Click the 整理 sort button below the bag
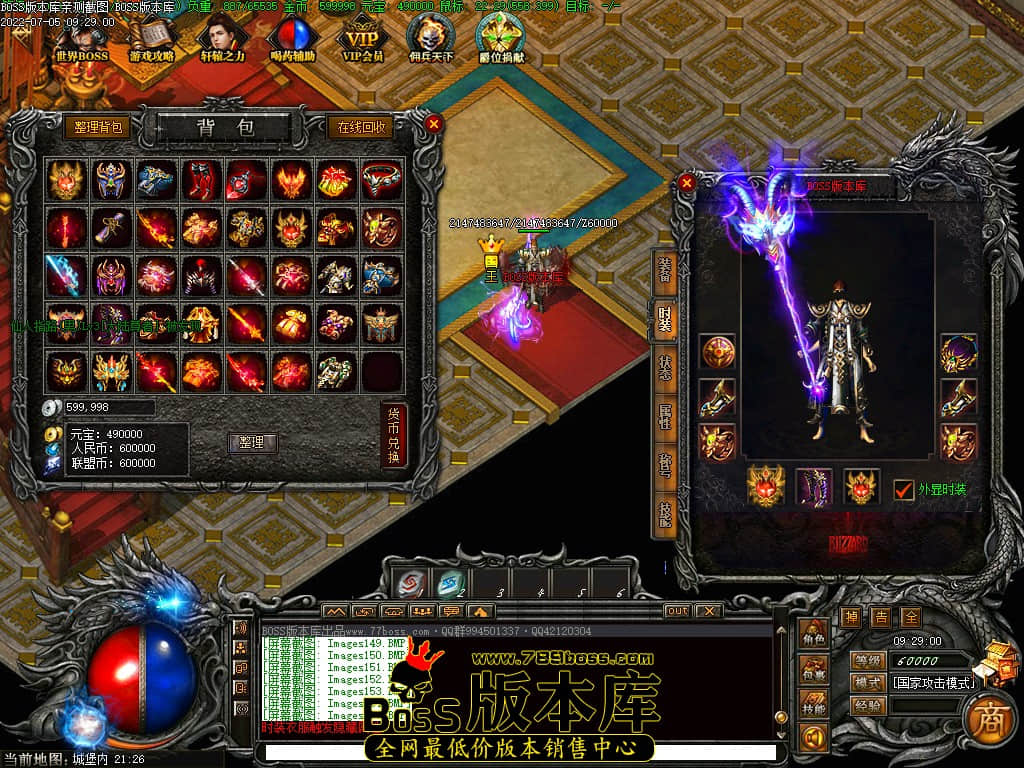 (252, 442)
